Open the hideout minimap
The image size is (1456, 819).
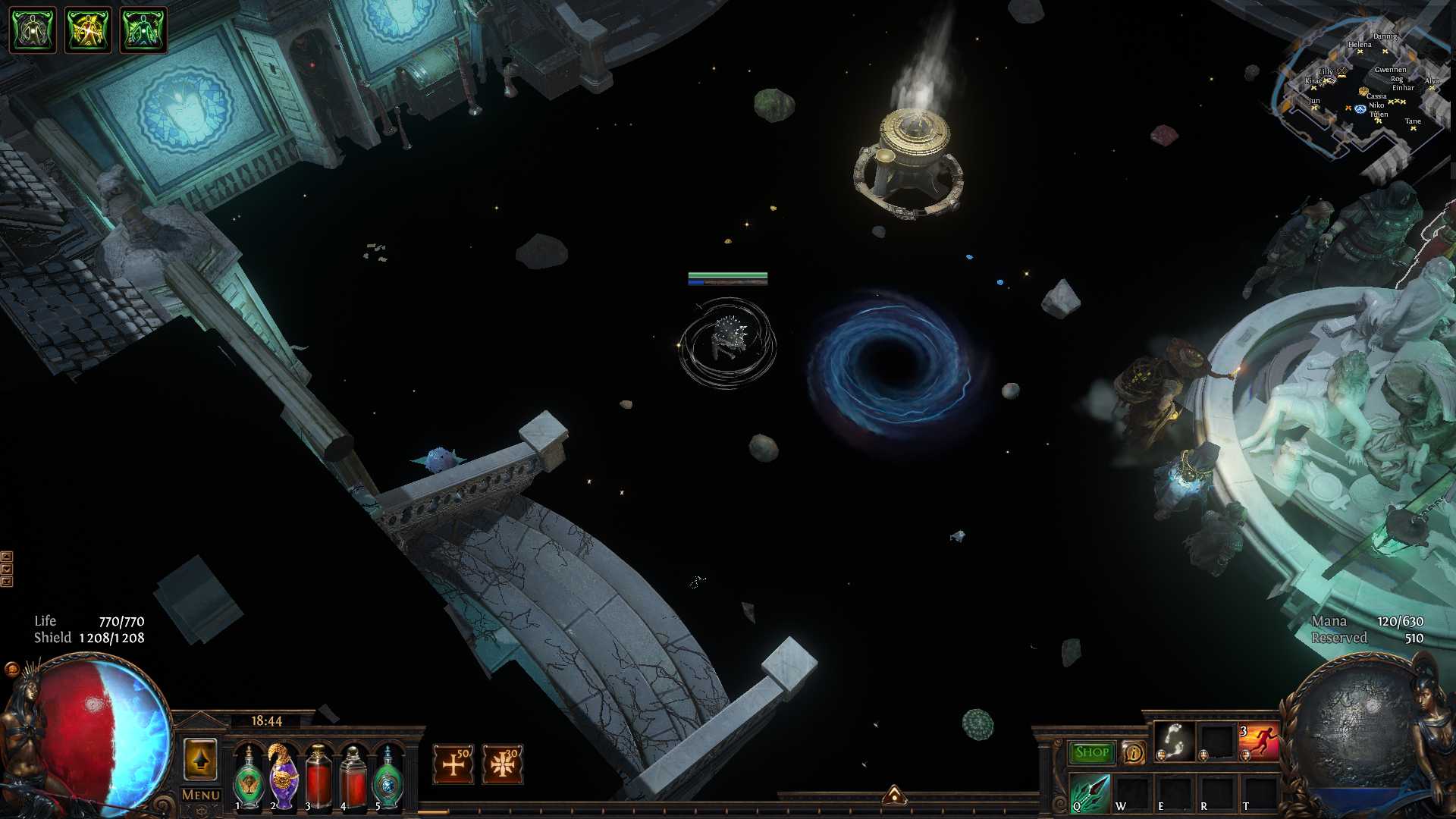(x=1361, y=95)
